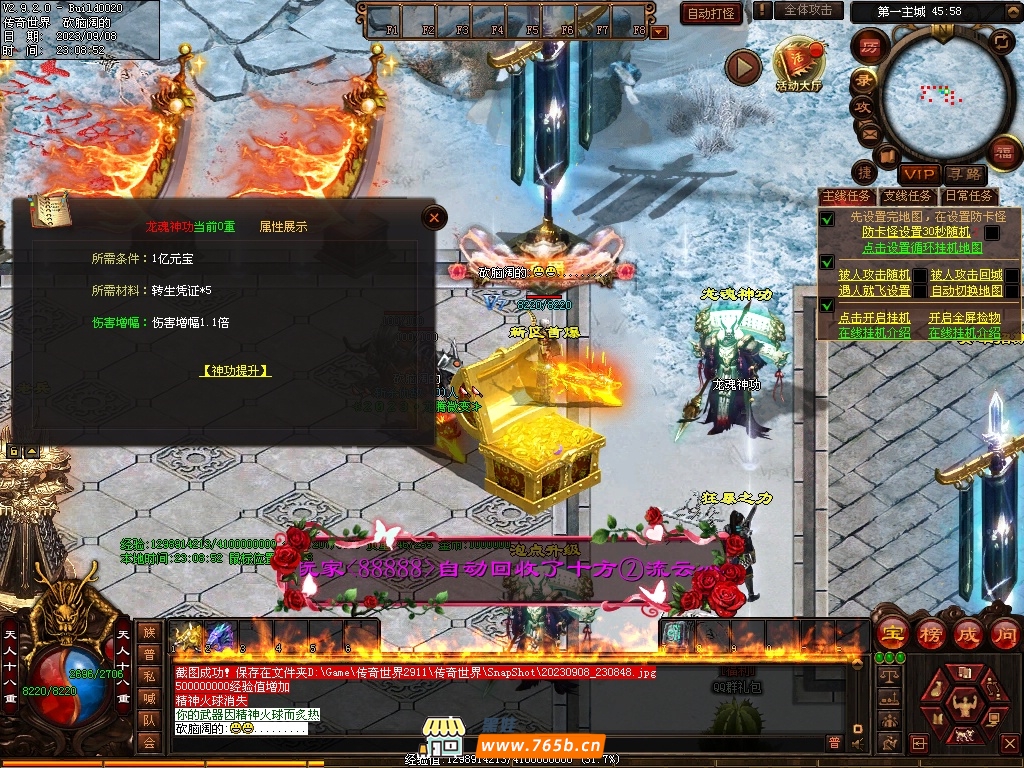This screenshot has height=768, width=1024.
Task: Switch to the 主线任务 tab
Action: tap(846, 196)
